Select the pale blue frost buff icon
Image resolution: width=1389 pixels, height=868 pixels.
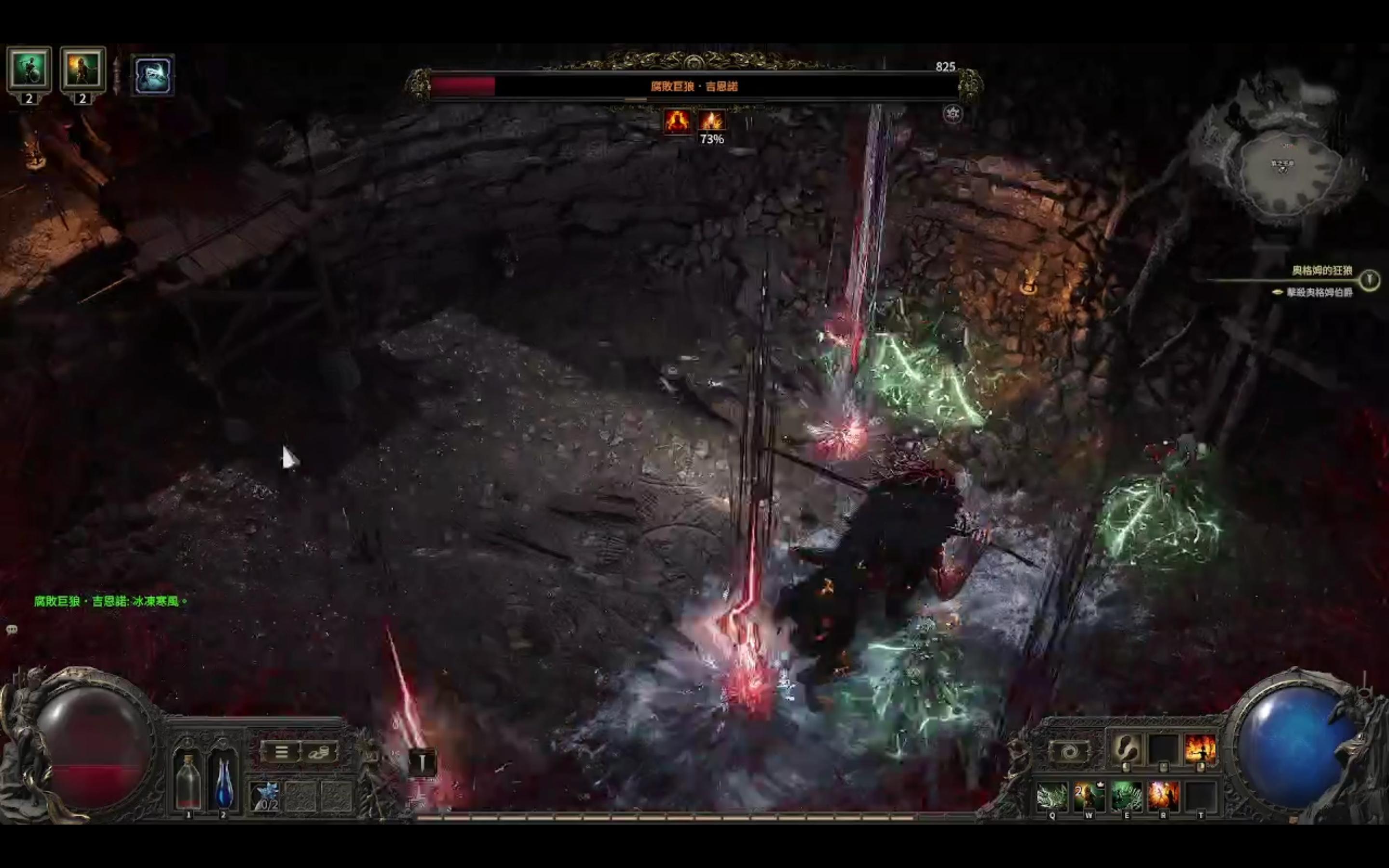(x=153, y=75)
